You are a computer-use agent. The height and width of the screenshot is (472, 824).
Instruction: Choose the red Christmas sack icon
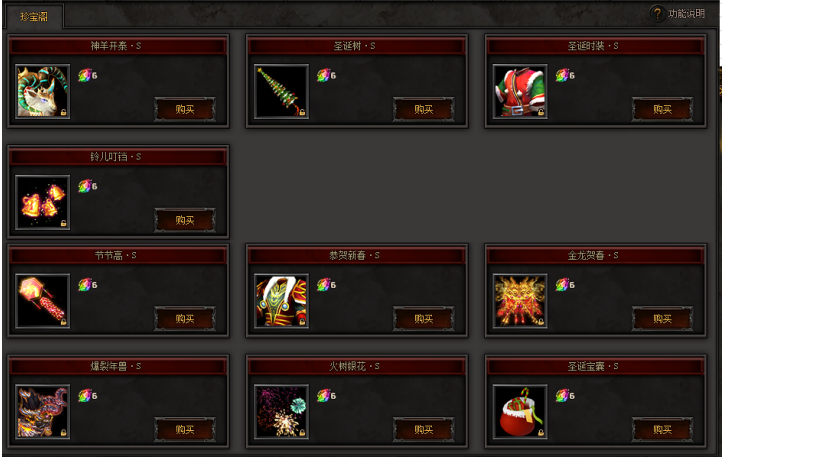(520, 412)
